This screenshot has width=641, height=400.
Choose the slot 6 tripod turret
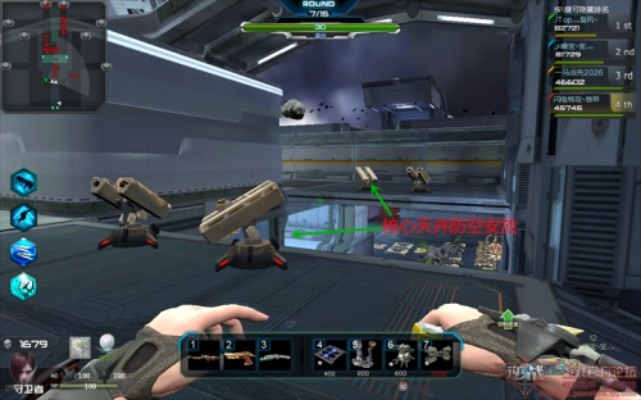pyautogui.click(x=398, y=355)
